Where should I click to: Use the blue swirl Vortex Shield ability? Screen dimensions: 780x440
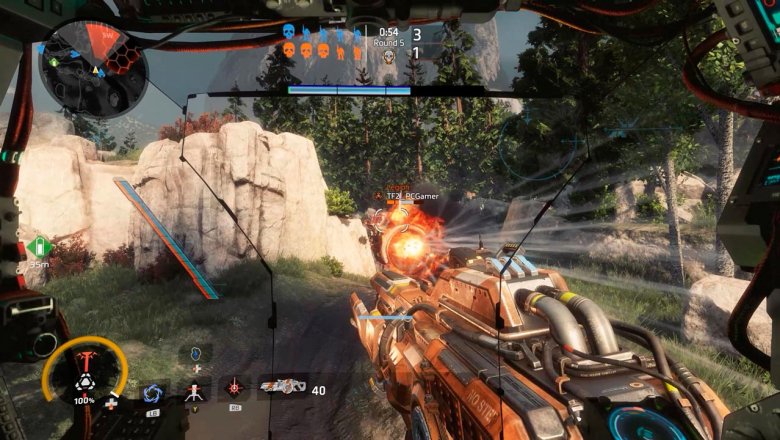[153, 391]
